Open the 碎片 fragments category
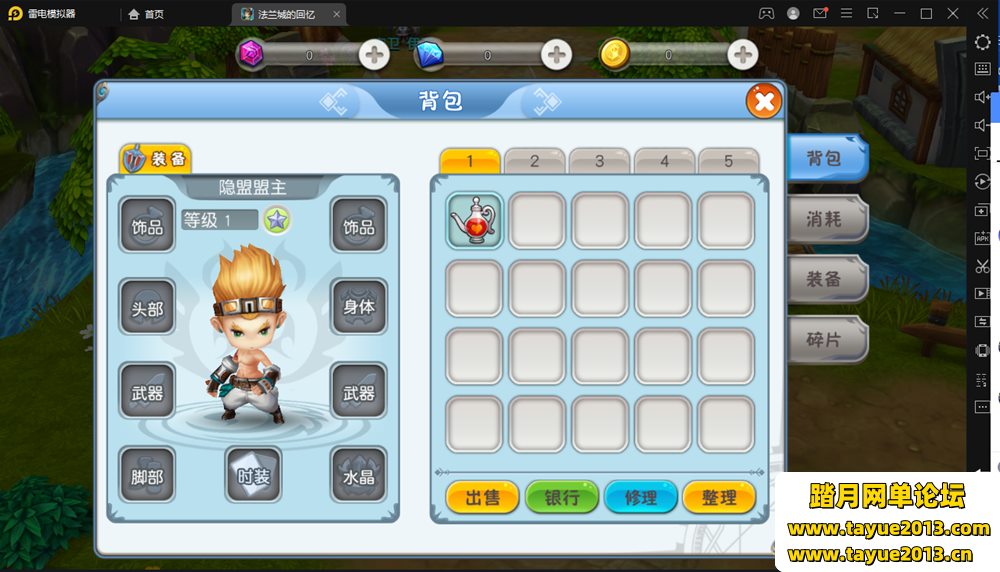 pos(825,339)
